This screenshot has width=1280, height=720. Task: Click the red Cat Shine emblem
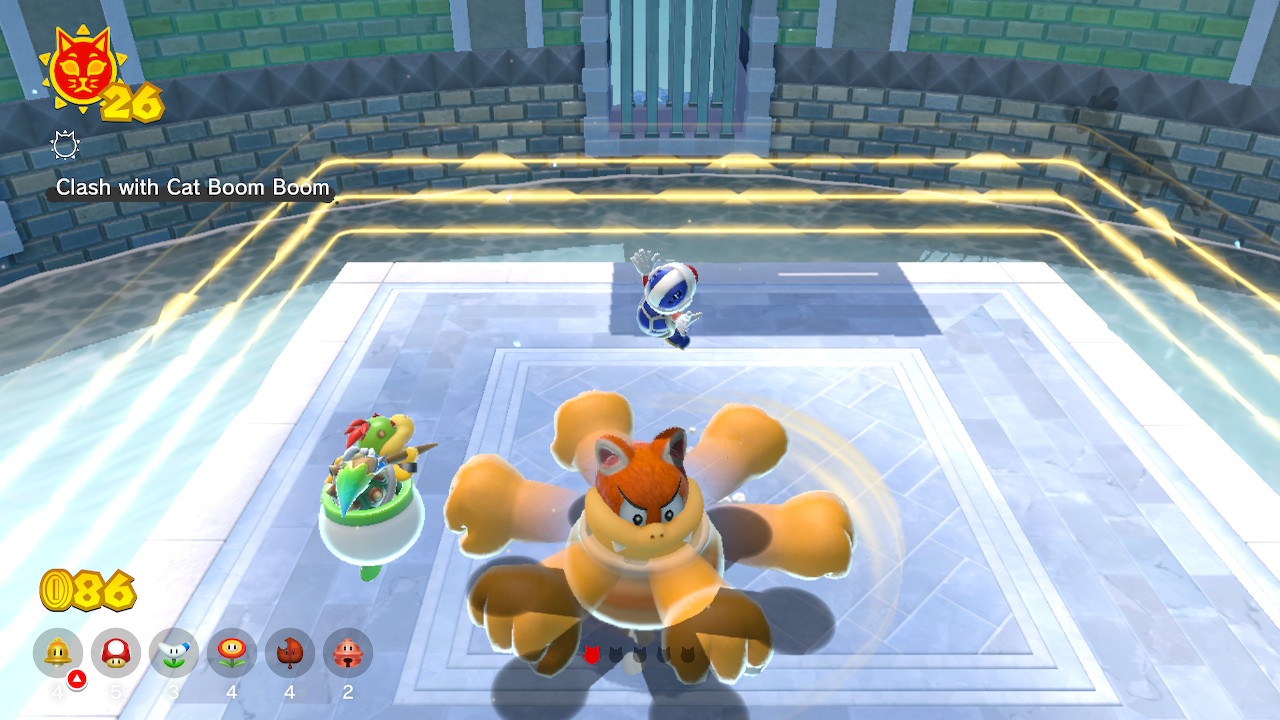tap(81, 73)
